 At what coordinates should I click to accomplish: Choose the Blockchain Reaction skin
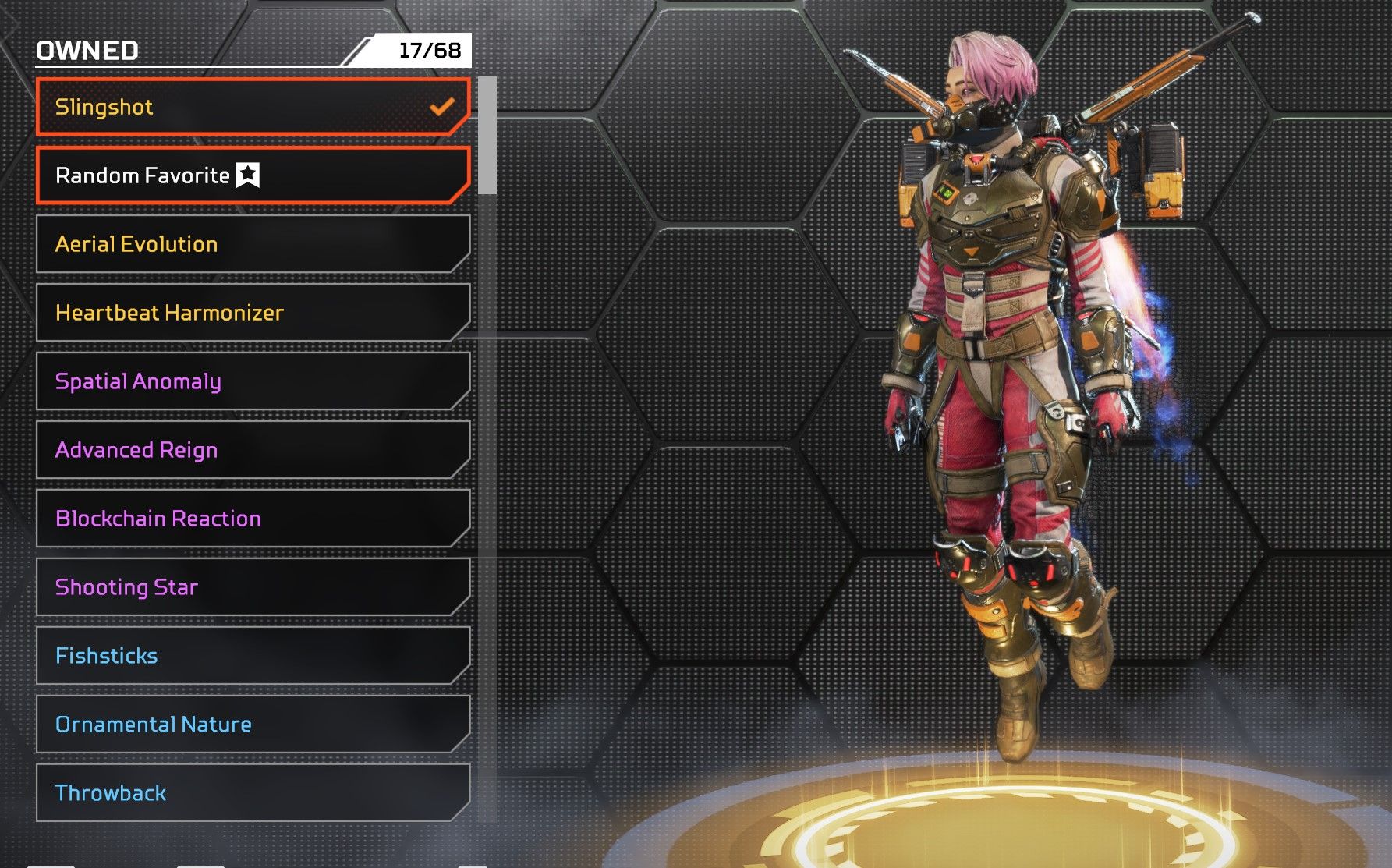[253, 519]
